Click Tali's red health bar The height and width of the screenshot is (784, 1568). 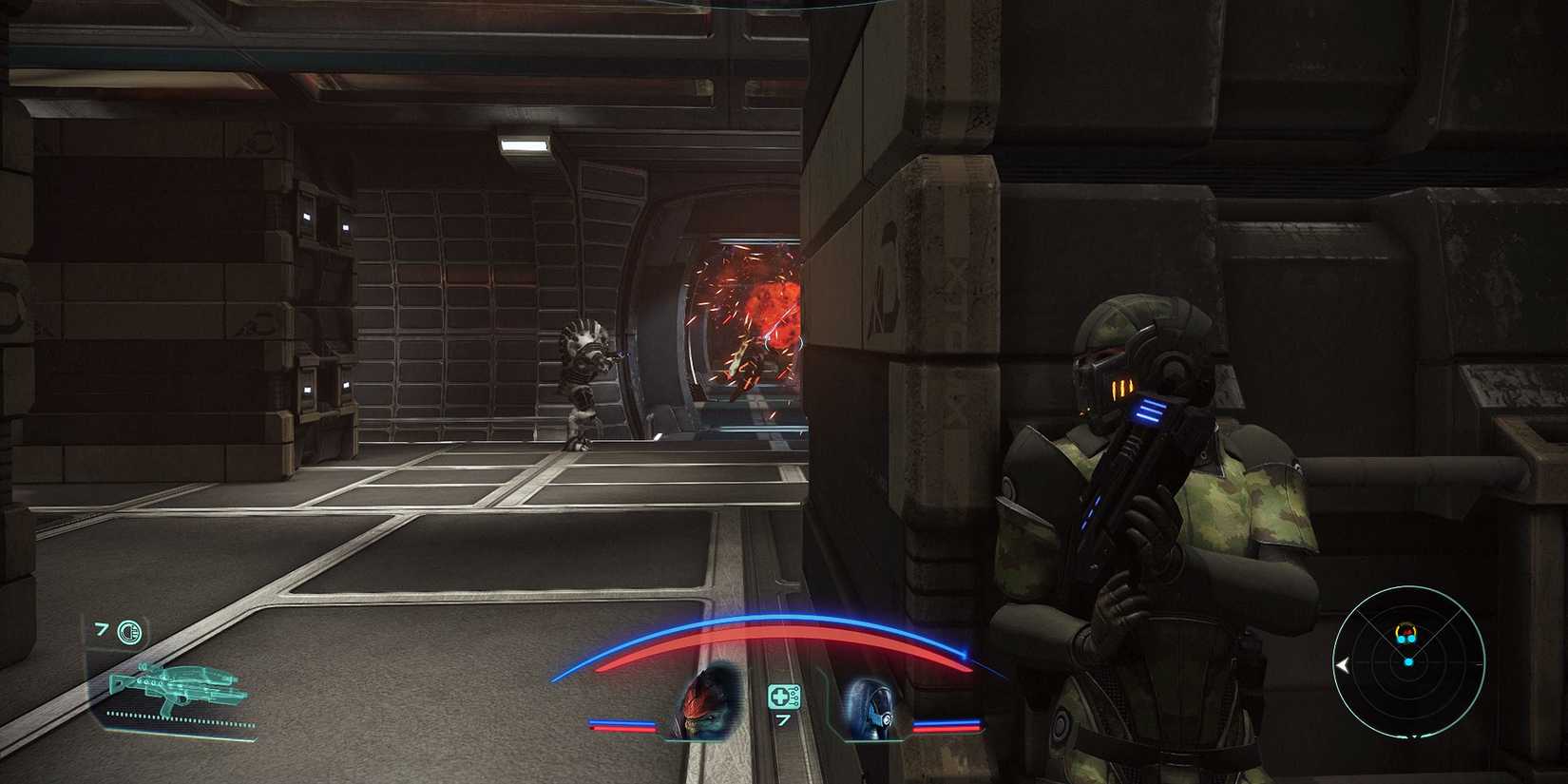[947, 730]
